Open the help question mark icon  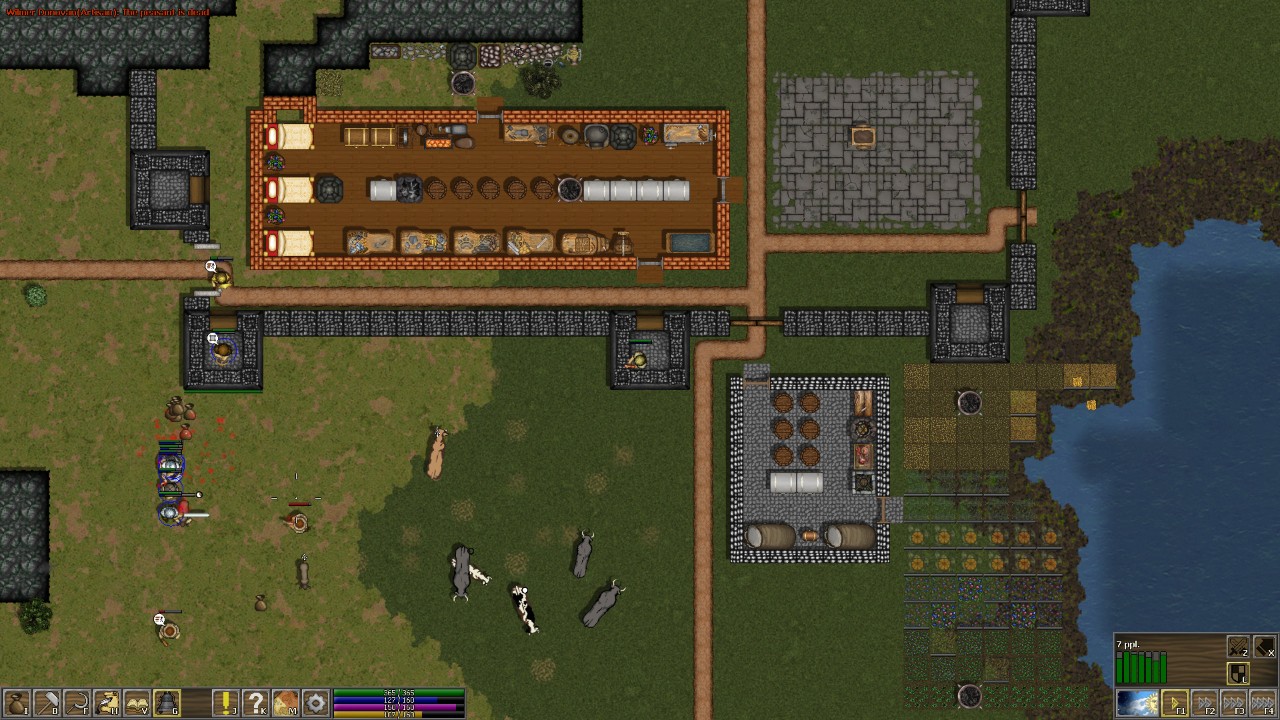point(257,702)
